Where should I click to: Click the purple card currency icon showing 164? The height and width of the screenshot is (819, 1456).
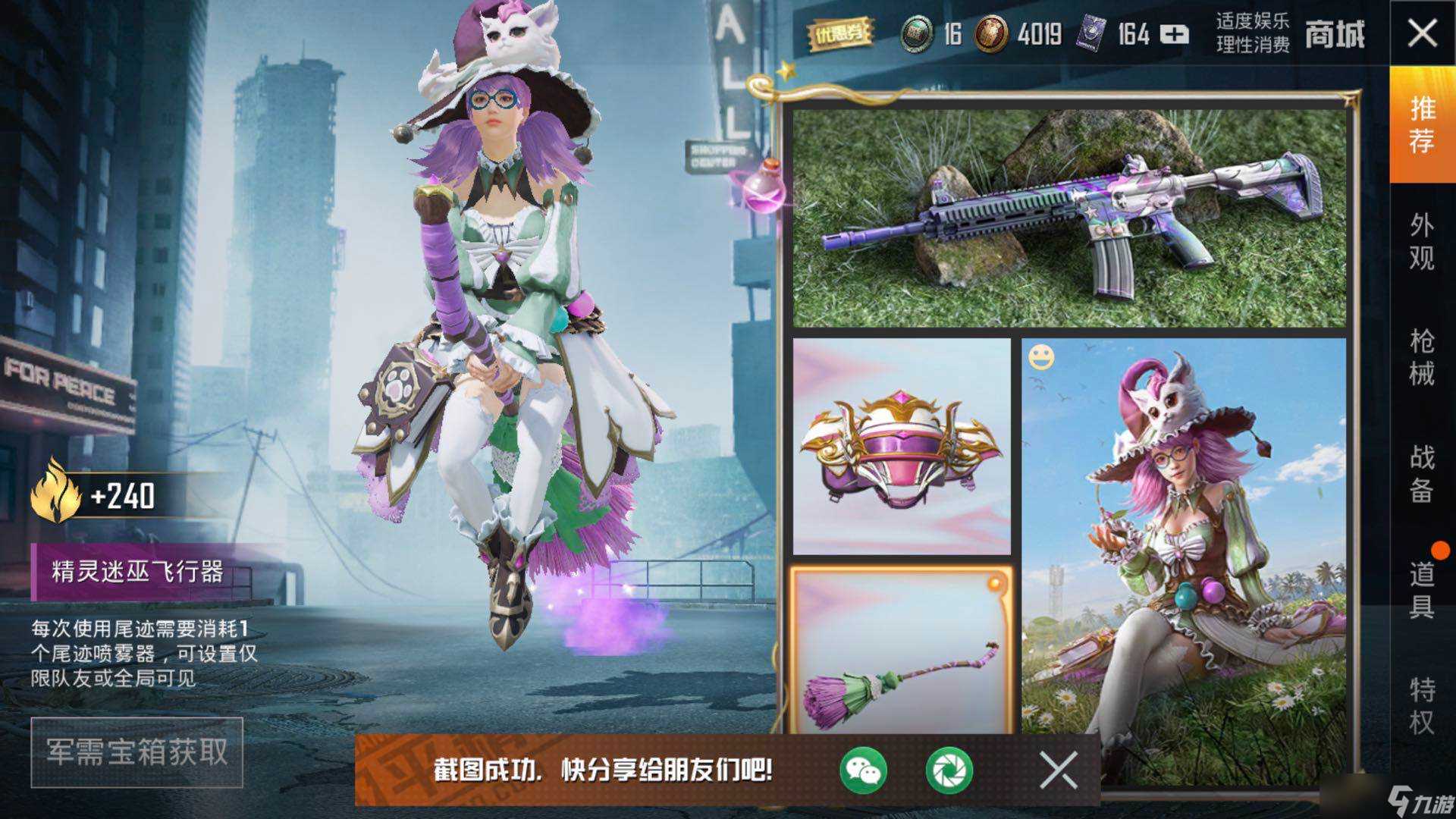tap(1092, 32)
